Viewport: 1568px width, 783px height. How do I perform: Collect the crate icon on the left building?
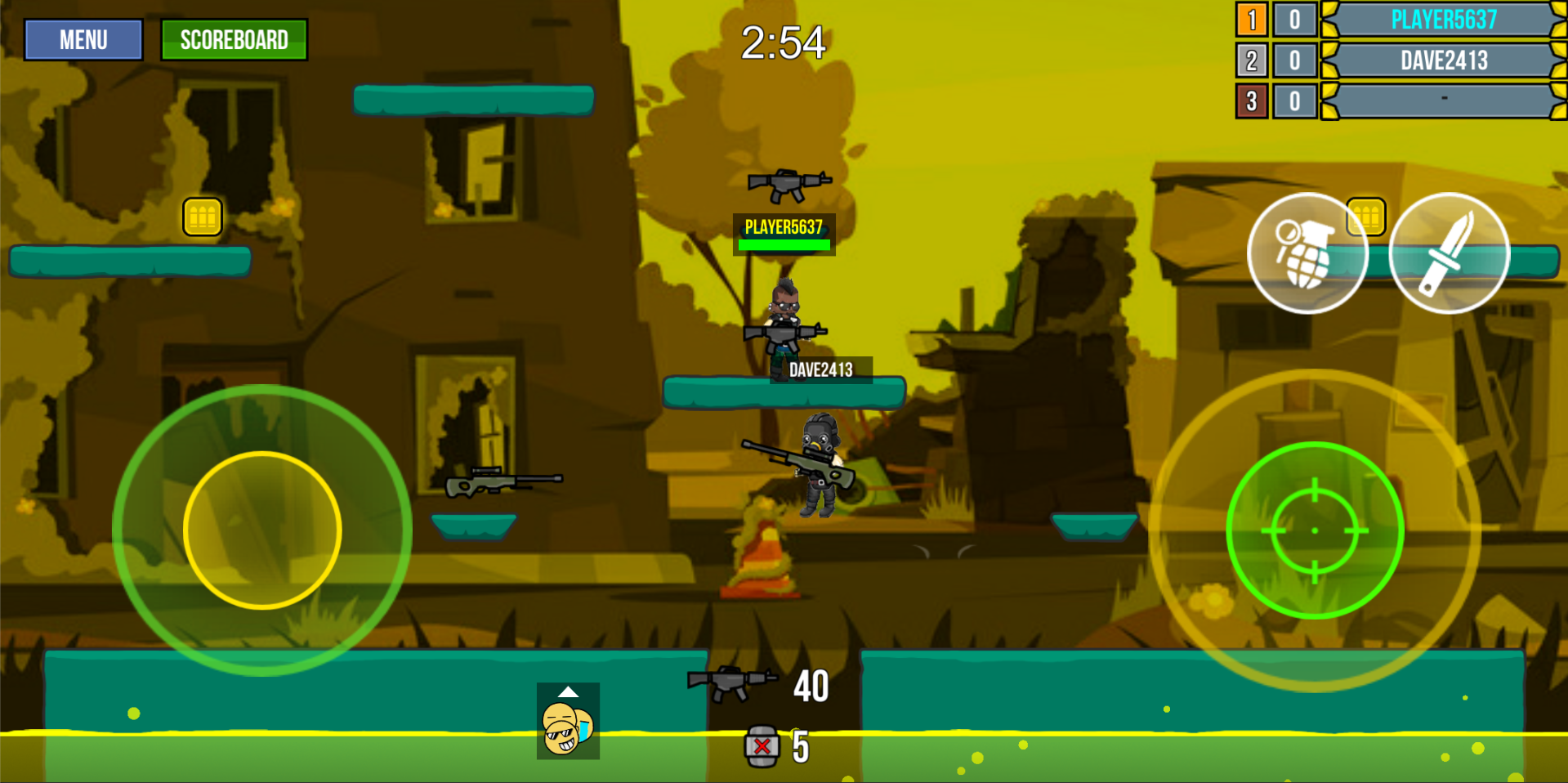click(x=203, y=217)
